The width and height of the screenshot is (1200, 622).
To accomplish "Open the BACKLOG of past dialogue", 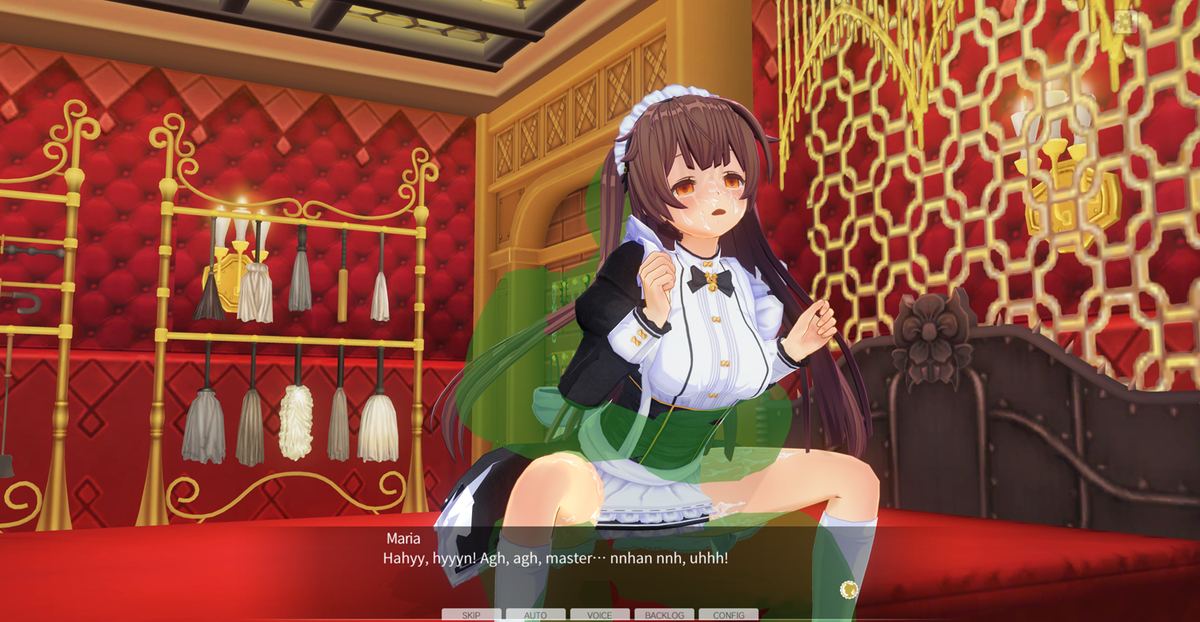I will coord(664,615).
